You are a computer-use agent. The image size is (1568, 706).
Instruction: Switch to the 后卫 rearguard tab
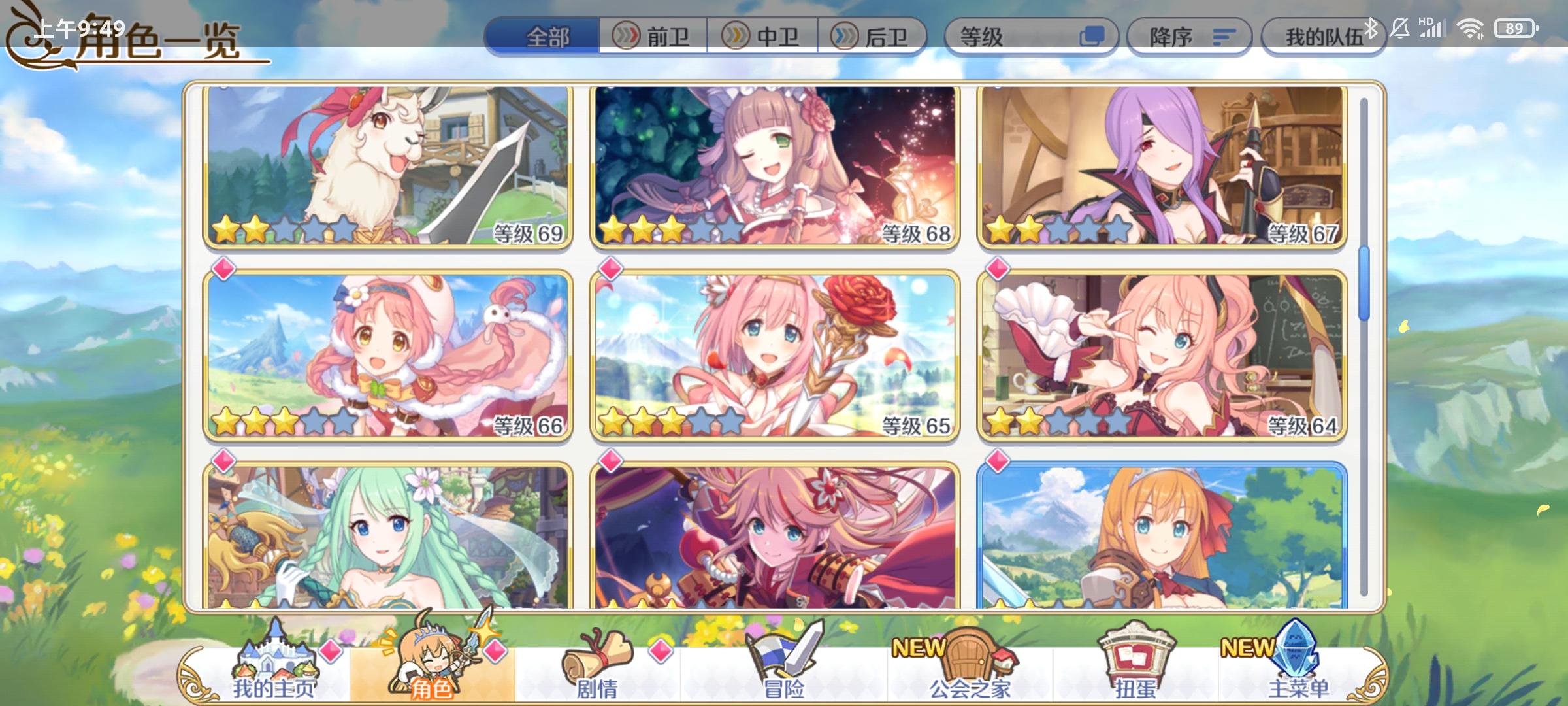point(874,37)
